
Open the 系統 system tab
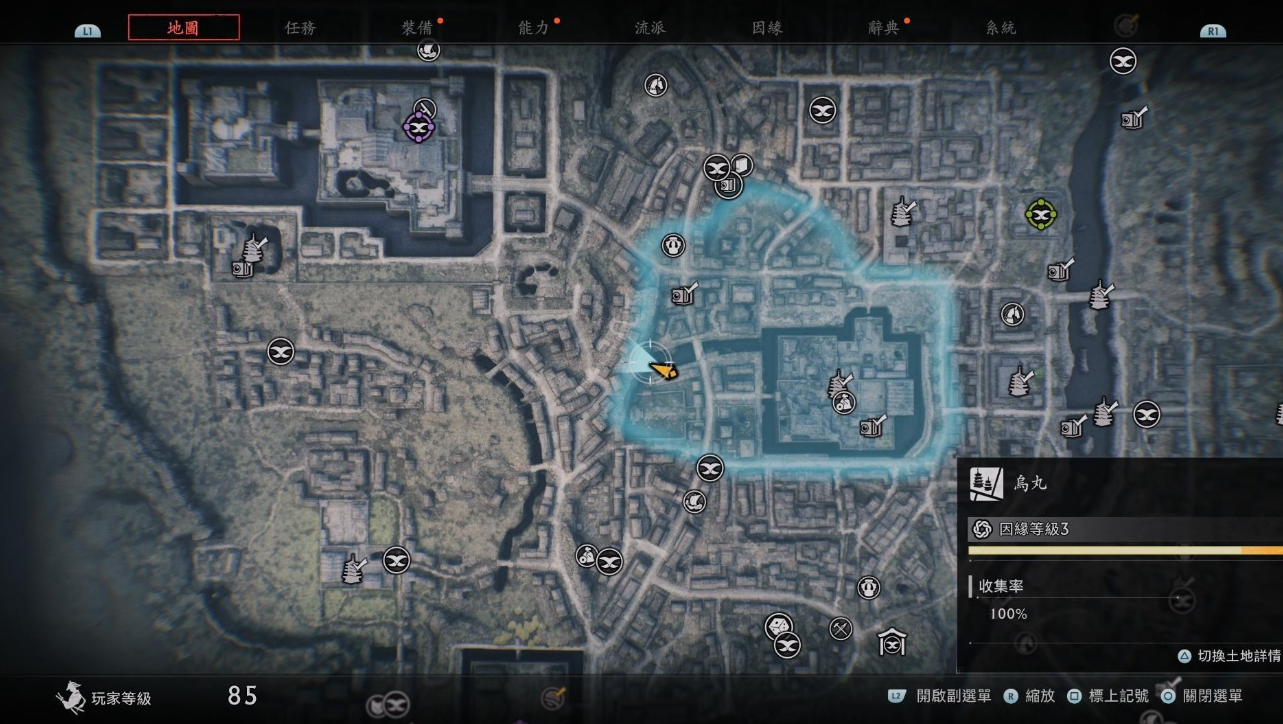pyautogui.click(x=1000, y=27)
